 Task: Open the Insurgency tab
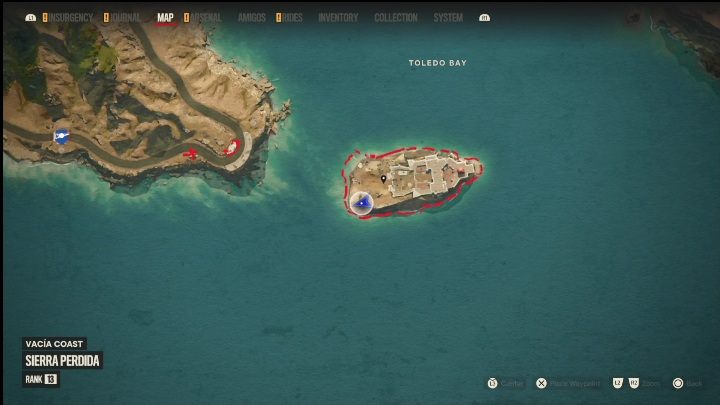71,18
